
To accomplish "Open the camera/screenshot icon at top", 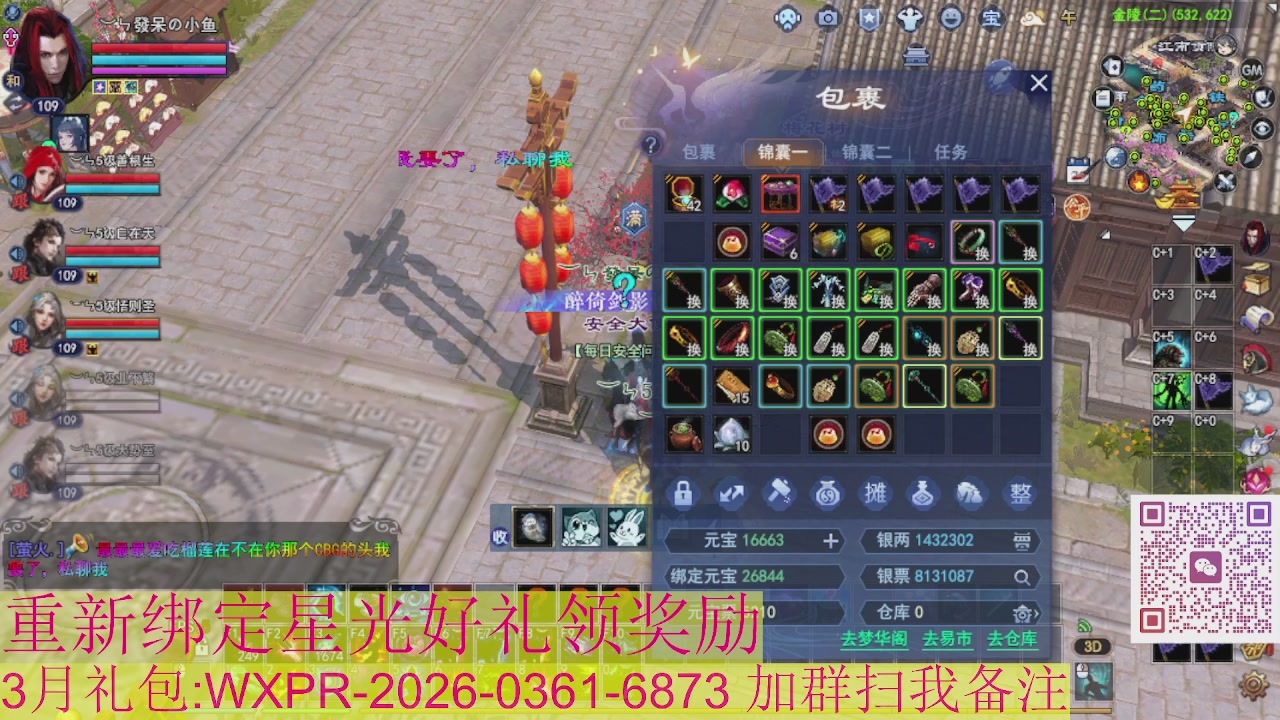I will (x=826, y=18).
